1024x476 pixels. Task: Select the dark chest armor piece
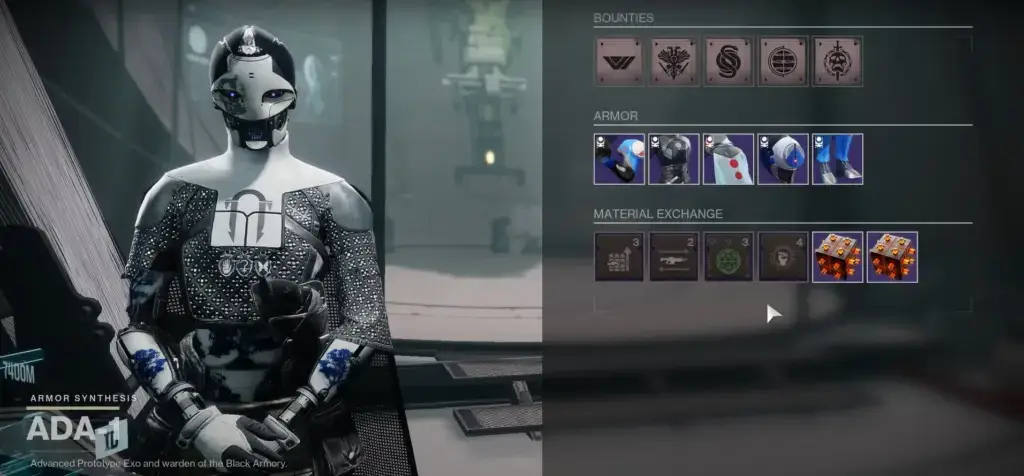click(x=674, y=159)
